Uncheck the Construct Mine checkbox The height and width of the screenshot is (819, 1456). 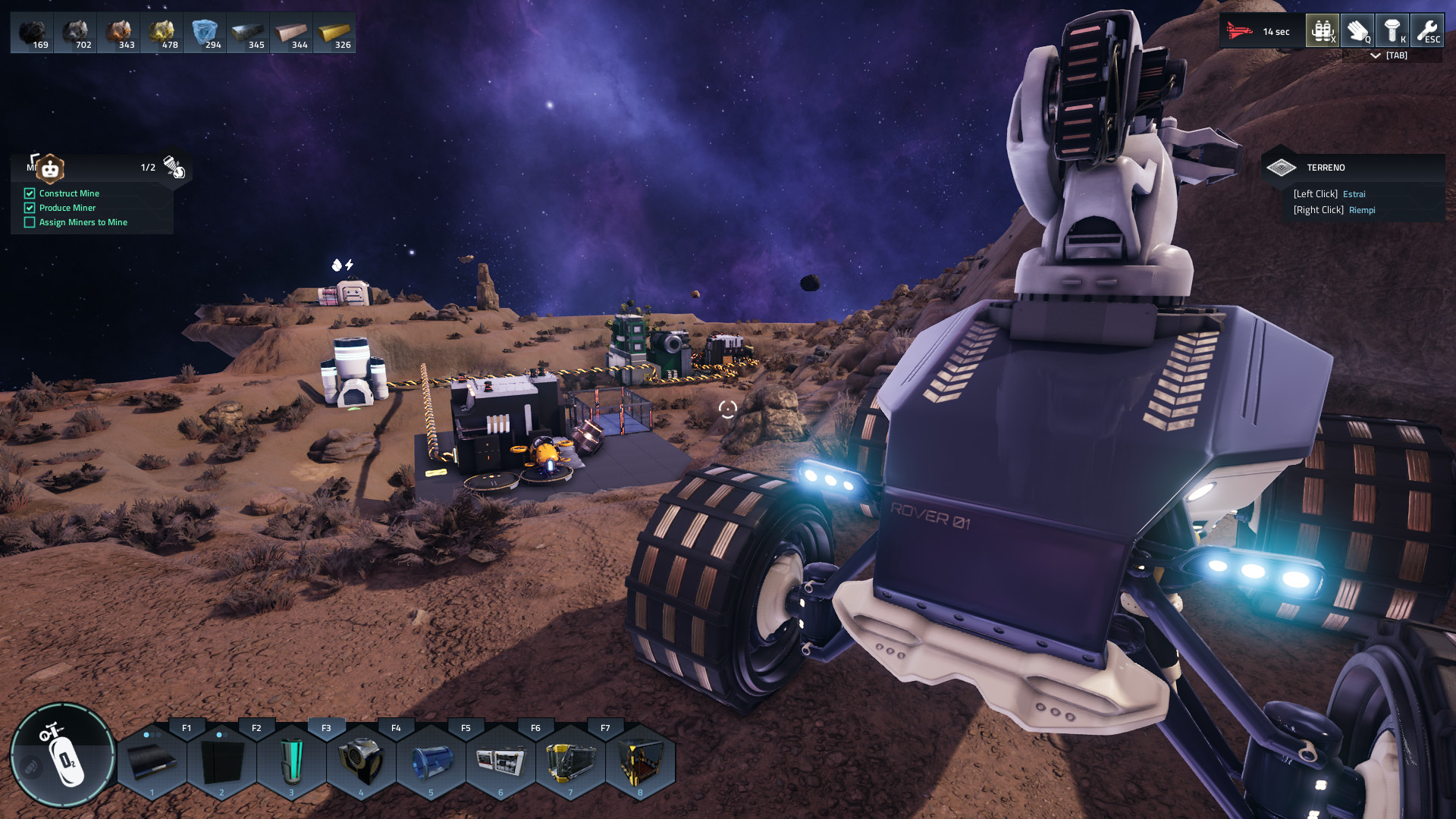[30, 193]
